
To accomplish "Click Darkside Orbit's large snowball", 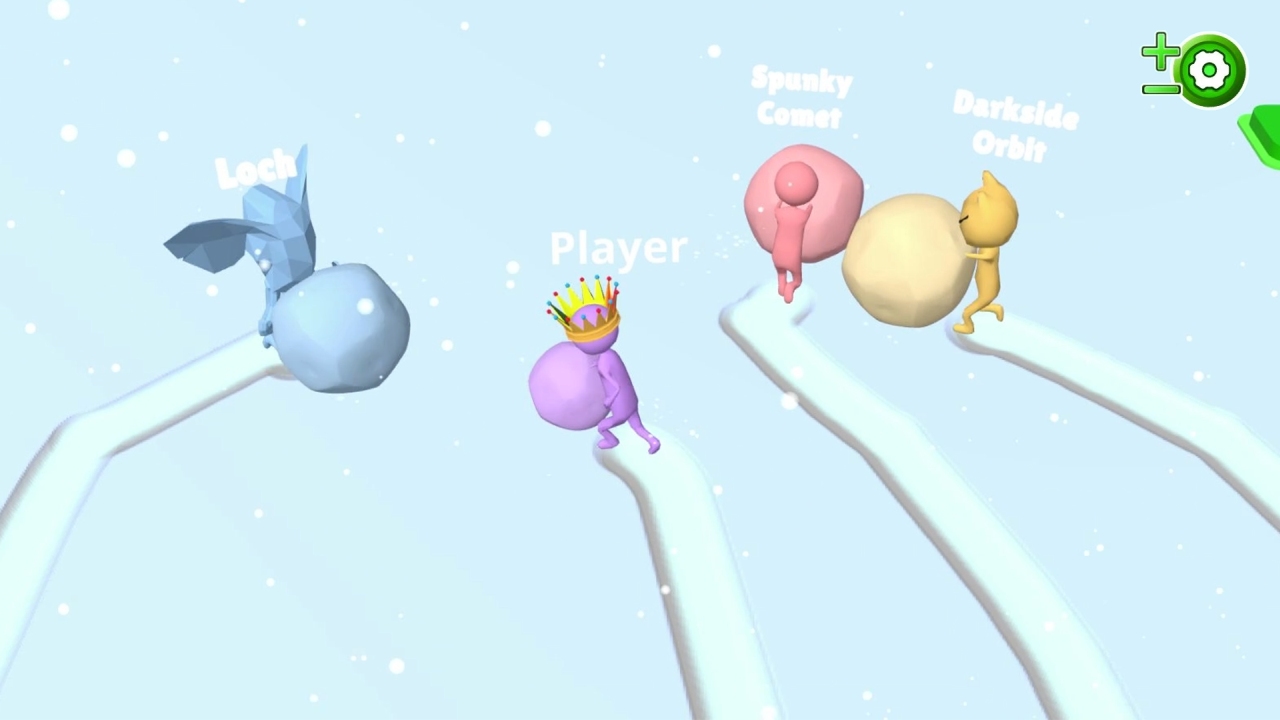I will tap(905, 255).
